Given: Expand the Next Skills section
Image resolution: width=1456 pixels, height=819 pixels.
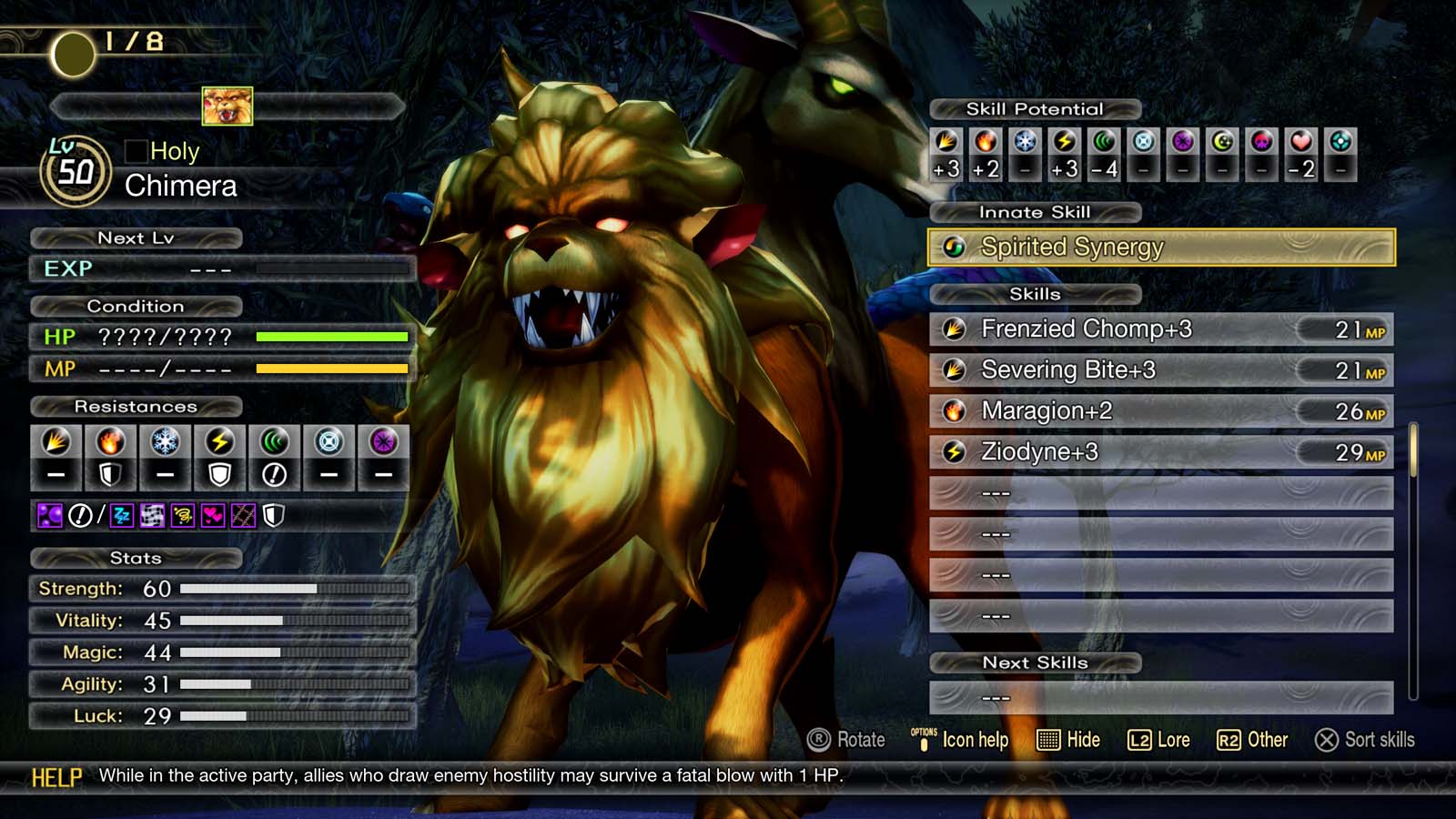Looking at the screenshot, I should (x=1036, y=663).
